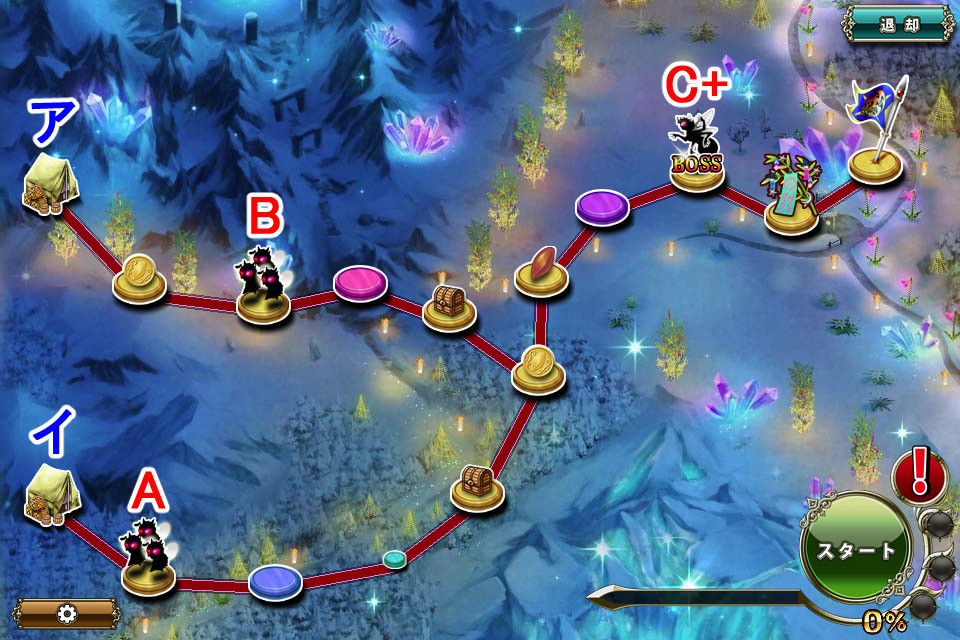960x640 pixels.
Task: Start the march with the green スタート button
Action: (x=856, y=549)
